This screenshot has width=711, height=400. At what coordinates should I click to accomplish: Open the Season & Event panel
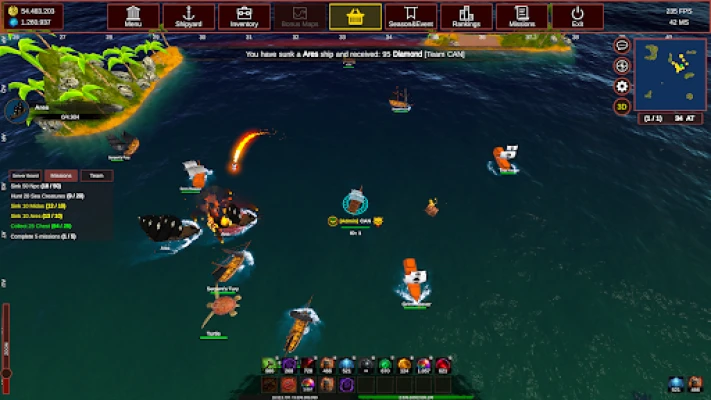click(411, 16)
